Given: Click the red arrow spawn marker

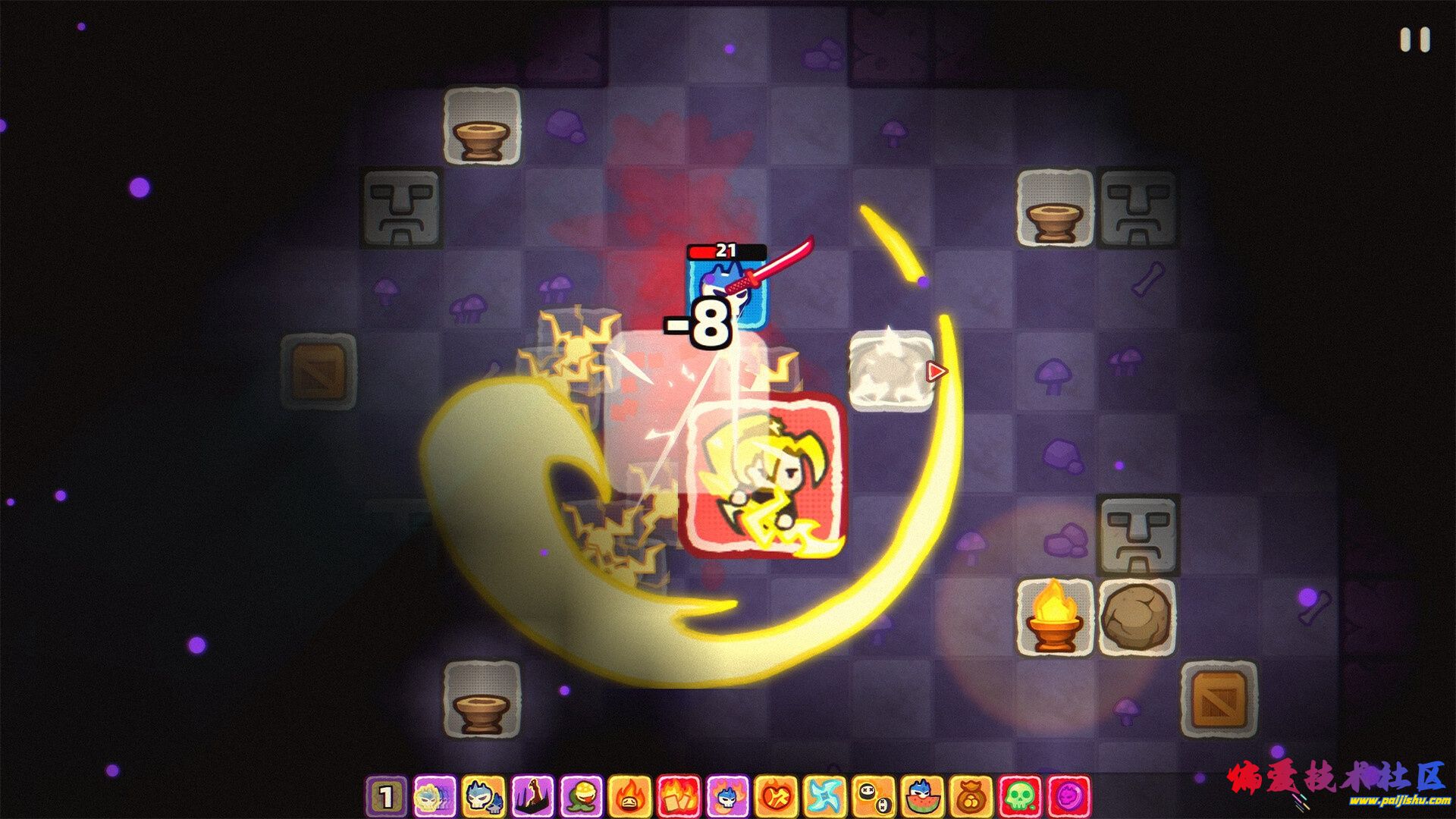Looking at the screenshot, I should pos(938,372).
